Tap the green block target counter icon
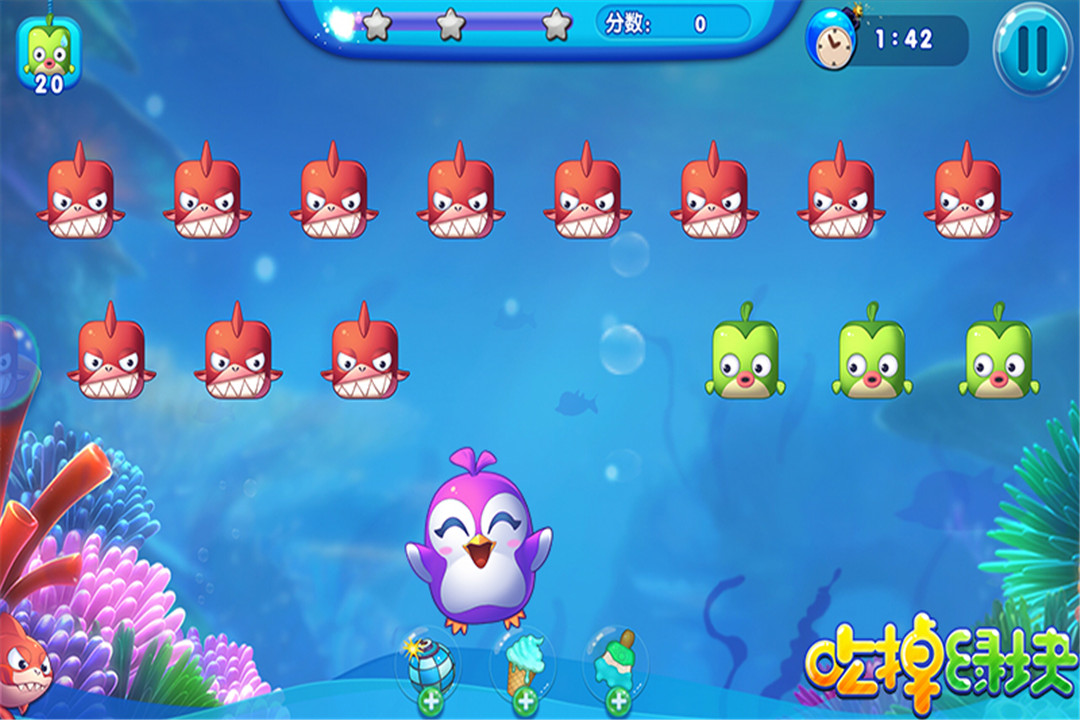Image resolution: width=1080 pixels, height=720 pixels. (x=48, y=57)
